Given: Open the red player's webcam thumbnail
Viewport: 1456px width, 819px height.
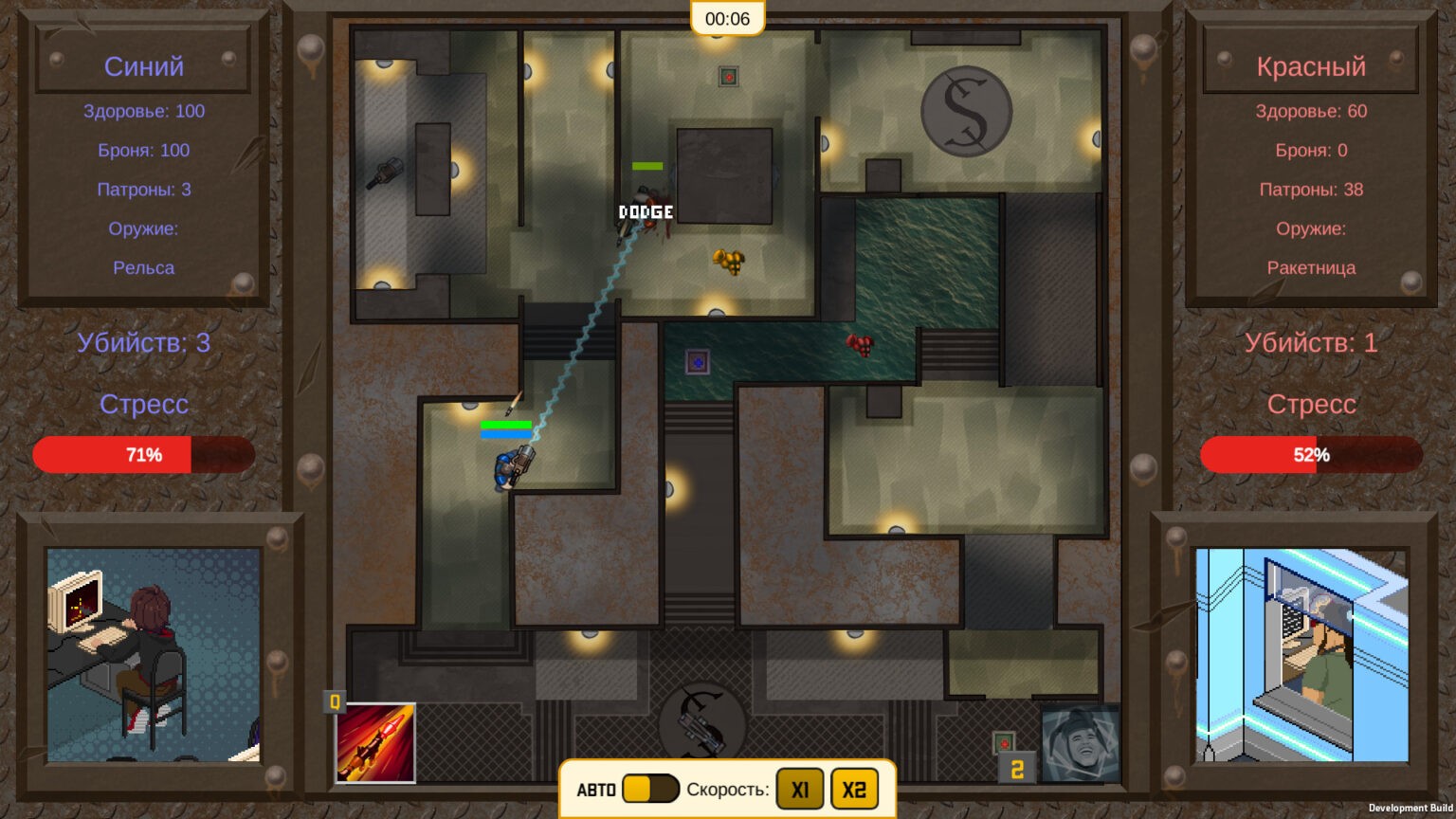Looking at the screenshot, I should (1301, 655).
